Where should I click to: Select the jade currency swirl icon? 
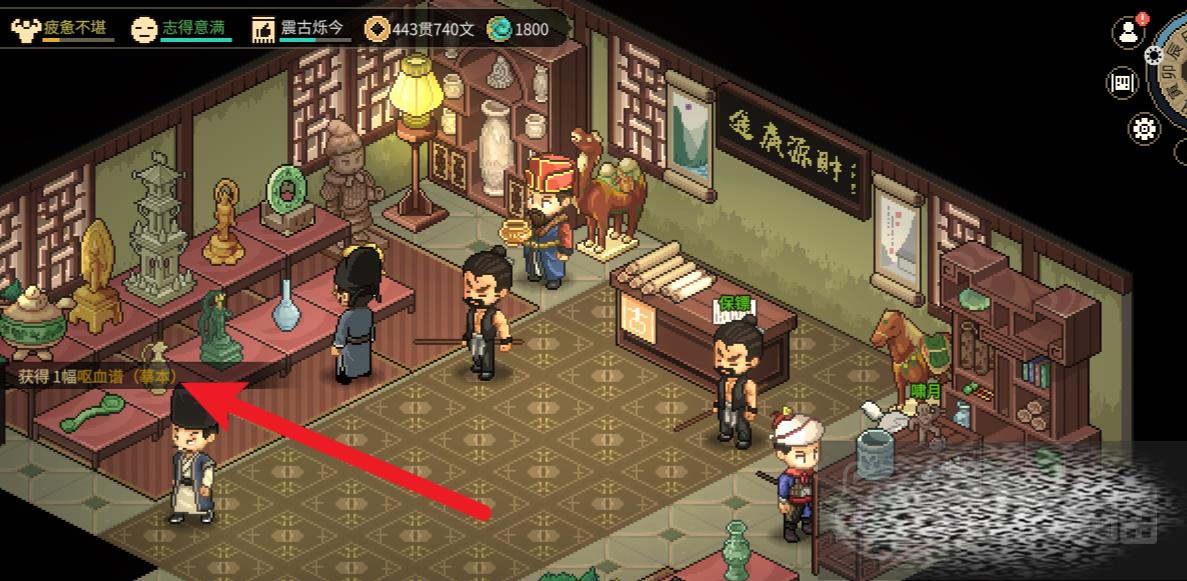[499, 29]
